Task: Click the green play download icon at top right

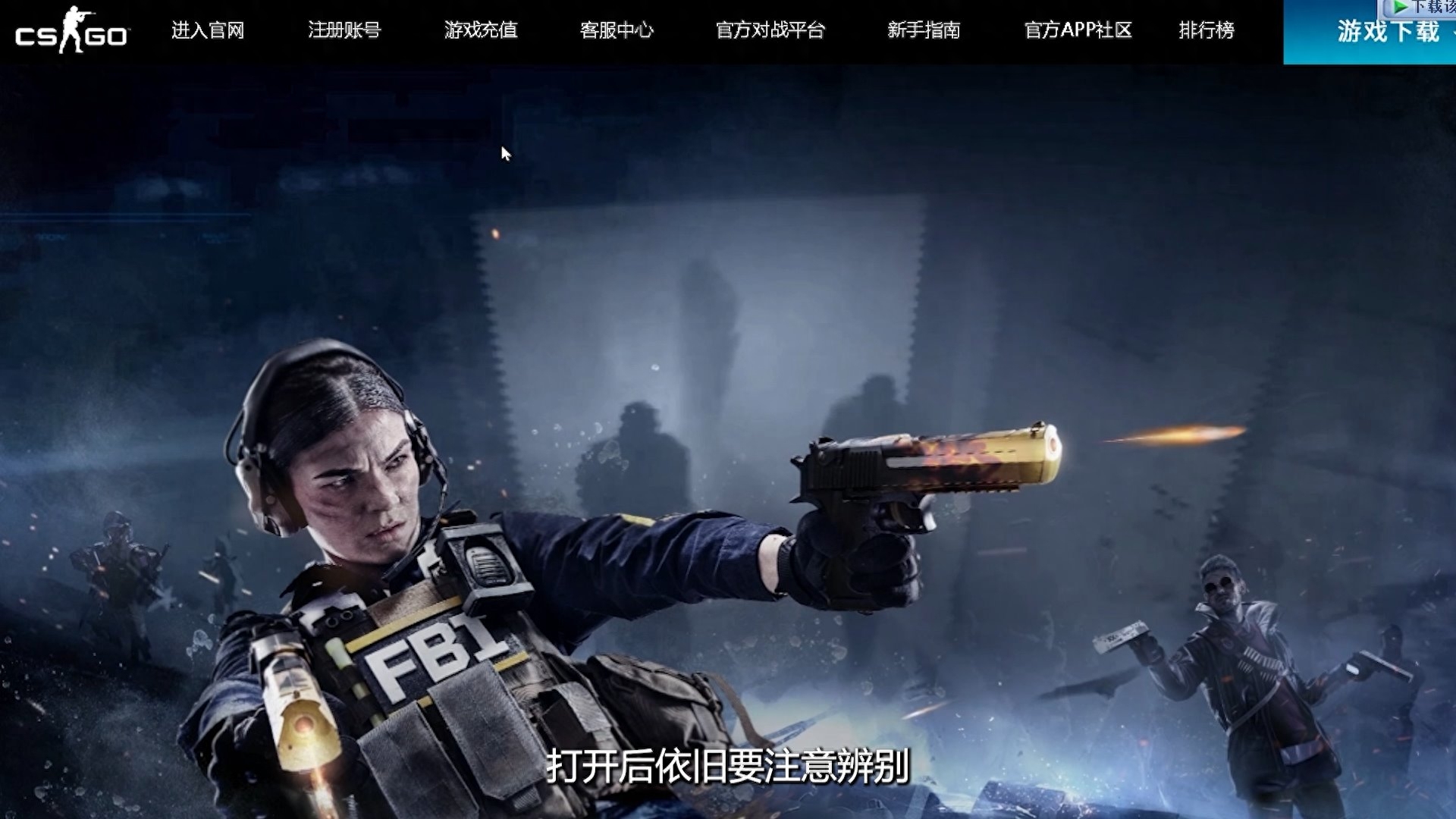Action: (1401, 8)
